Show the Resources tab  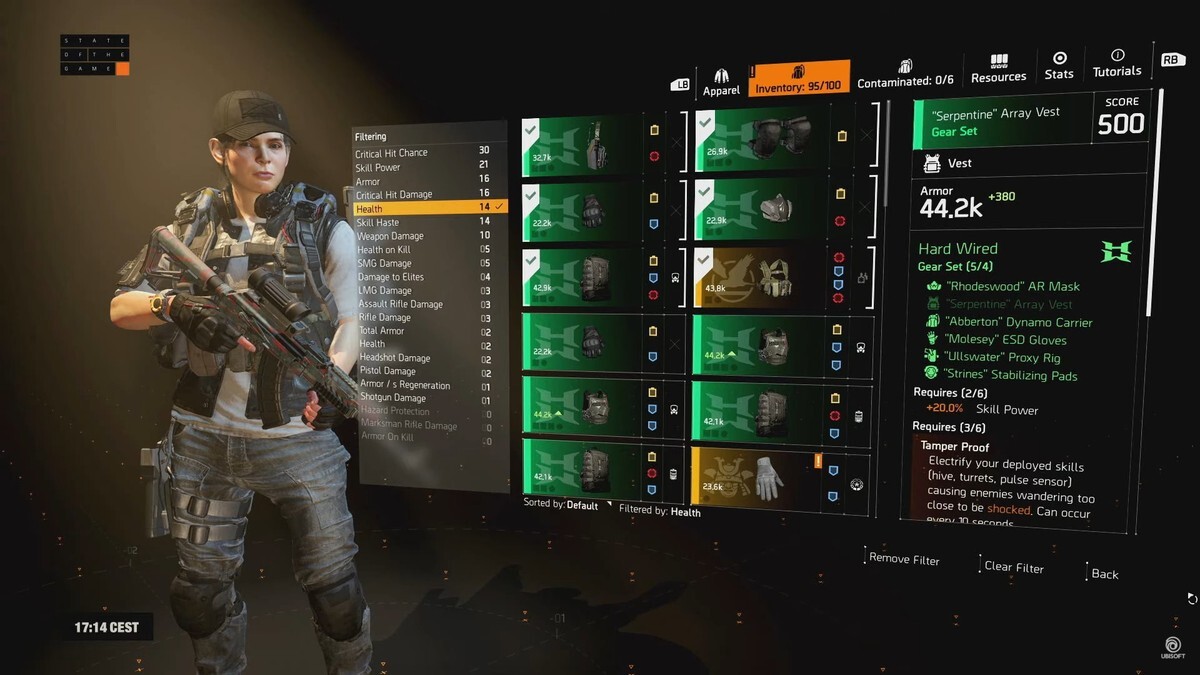pos(998,69)
